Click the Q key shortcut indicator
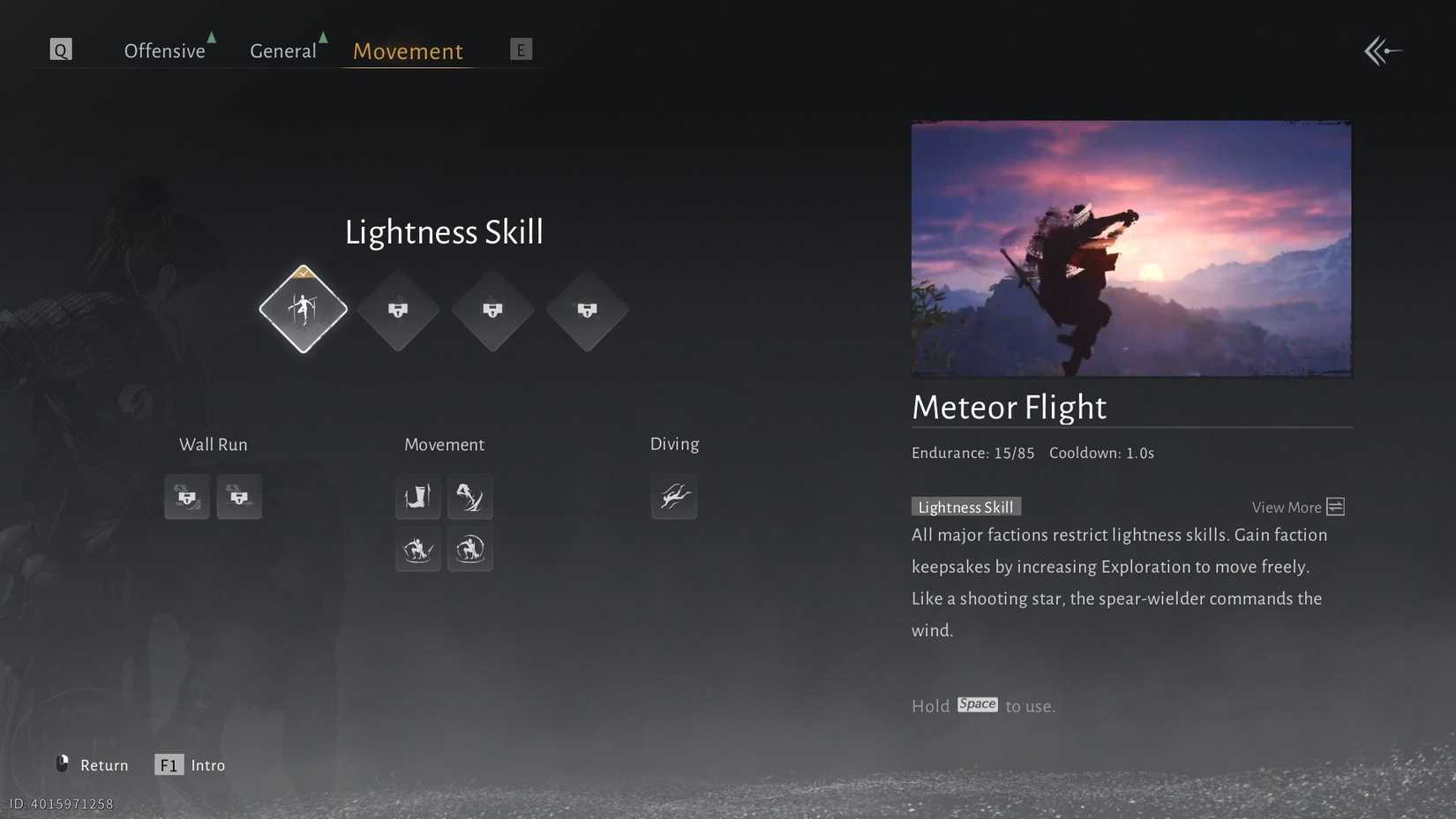The height and width of the screenshot is (819, 1456). click(60, 49)
